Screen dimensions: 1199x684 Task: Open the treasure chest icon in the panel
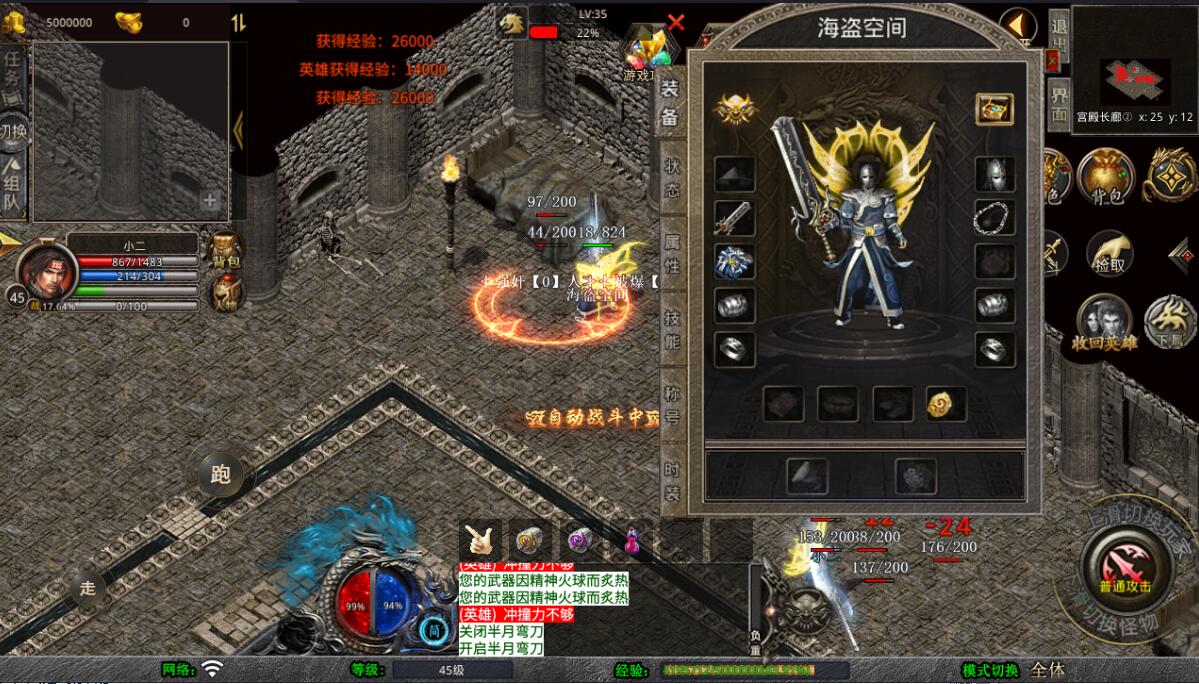point(994,109)
